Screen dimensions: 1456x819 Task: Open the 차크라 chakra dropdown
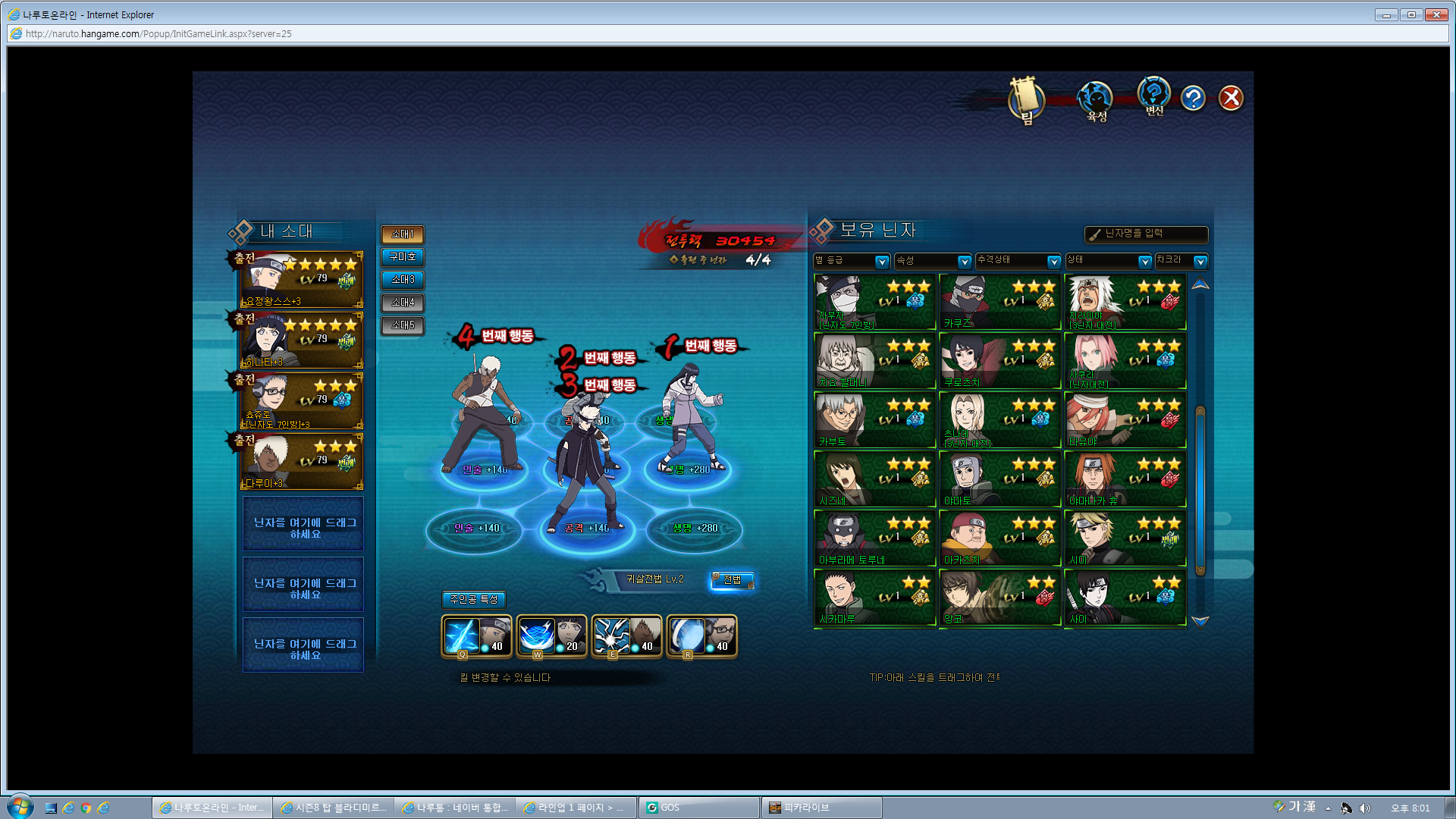[x=1181, y=261]
